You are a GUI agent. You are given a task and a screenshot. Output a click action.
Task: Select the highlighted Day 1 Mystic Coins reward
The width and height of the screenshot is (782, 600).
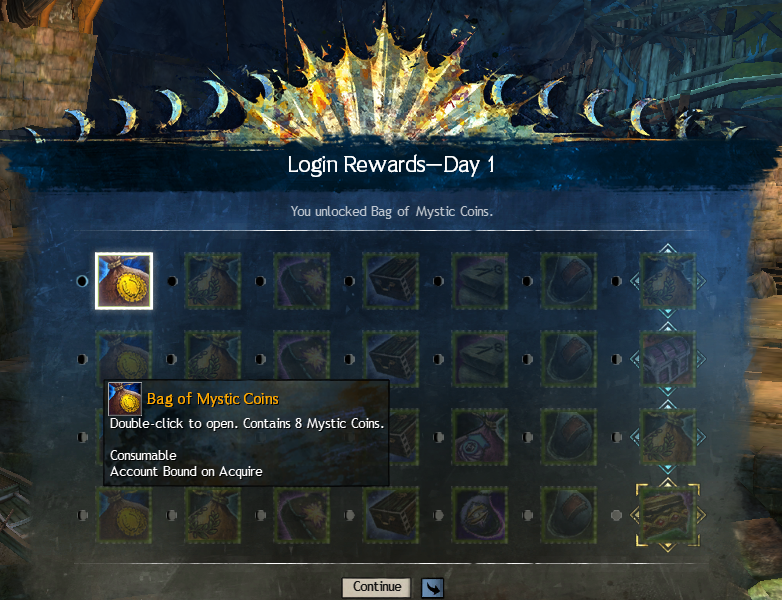click(124, 281)
